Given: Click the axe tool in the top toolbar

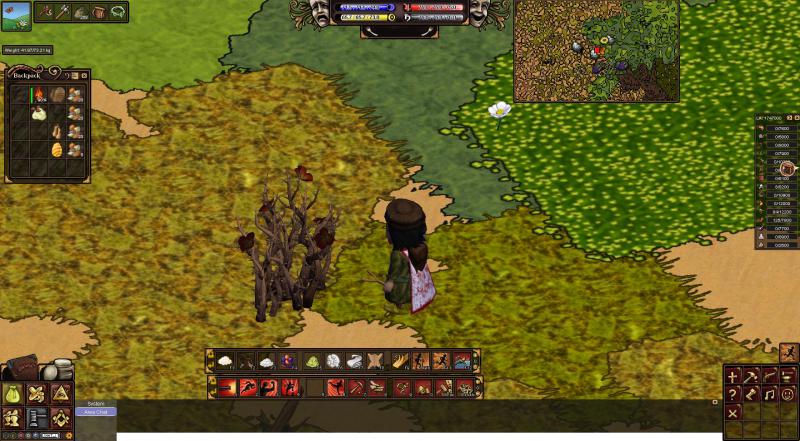Looking at the screenshot, I should click(x=64, y=11).
